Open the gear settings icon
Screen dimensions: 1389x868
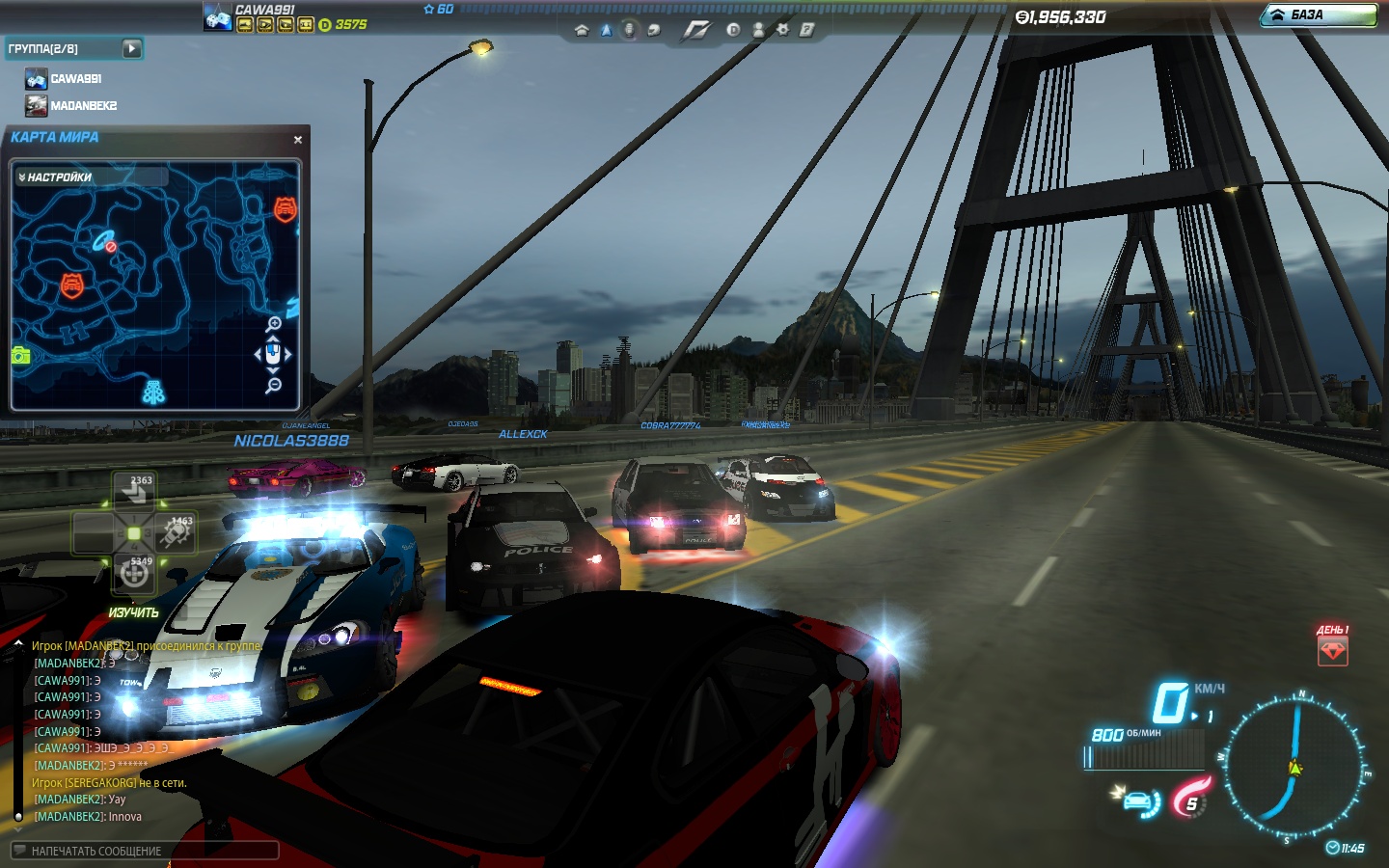(x=782, y=30)
